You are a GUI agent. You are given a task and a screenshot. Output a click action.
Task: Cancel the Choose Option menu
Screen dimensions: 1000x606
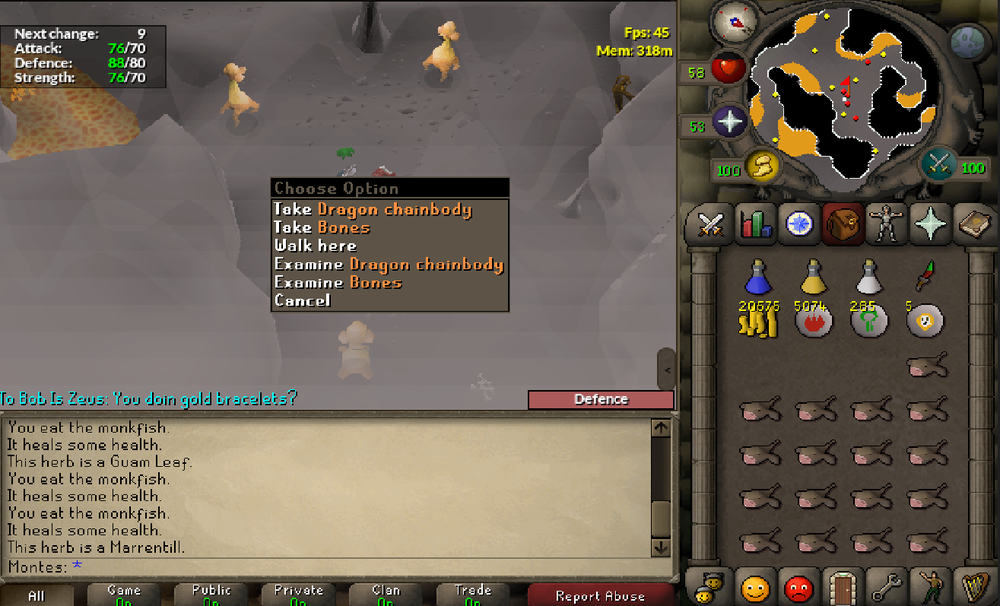(x=302, y=301)
